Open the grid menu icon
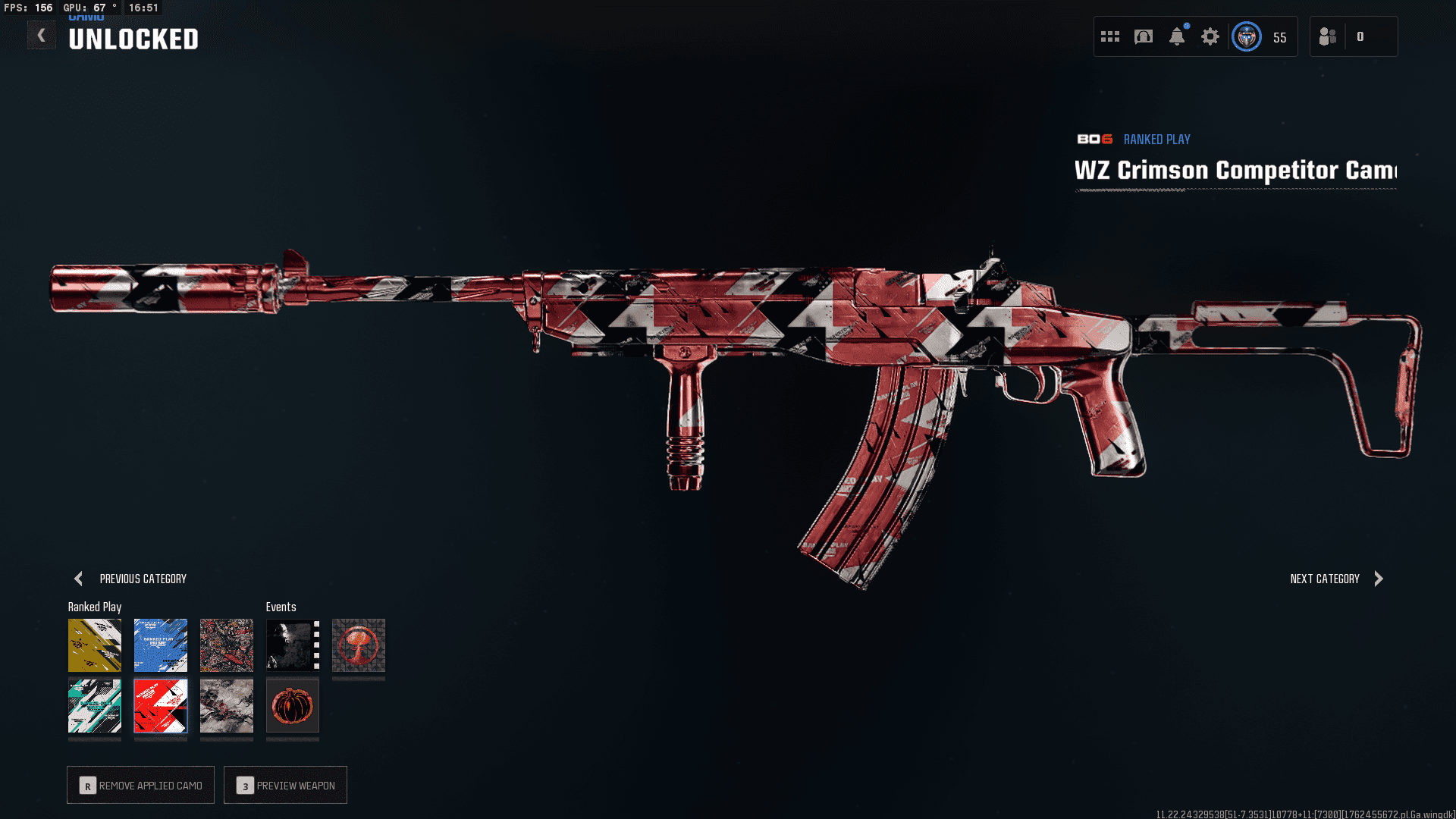The height and width of the screenshot is (819, 1456). [x=1110, y=36]
